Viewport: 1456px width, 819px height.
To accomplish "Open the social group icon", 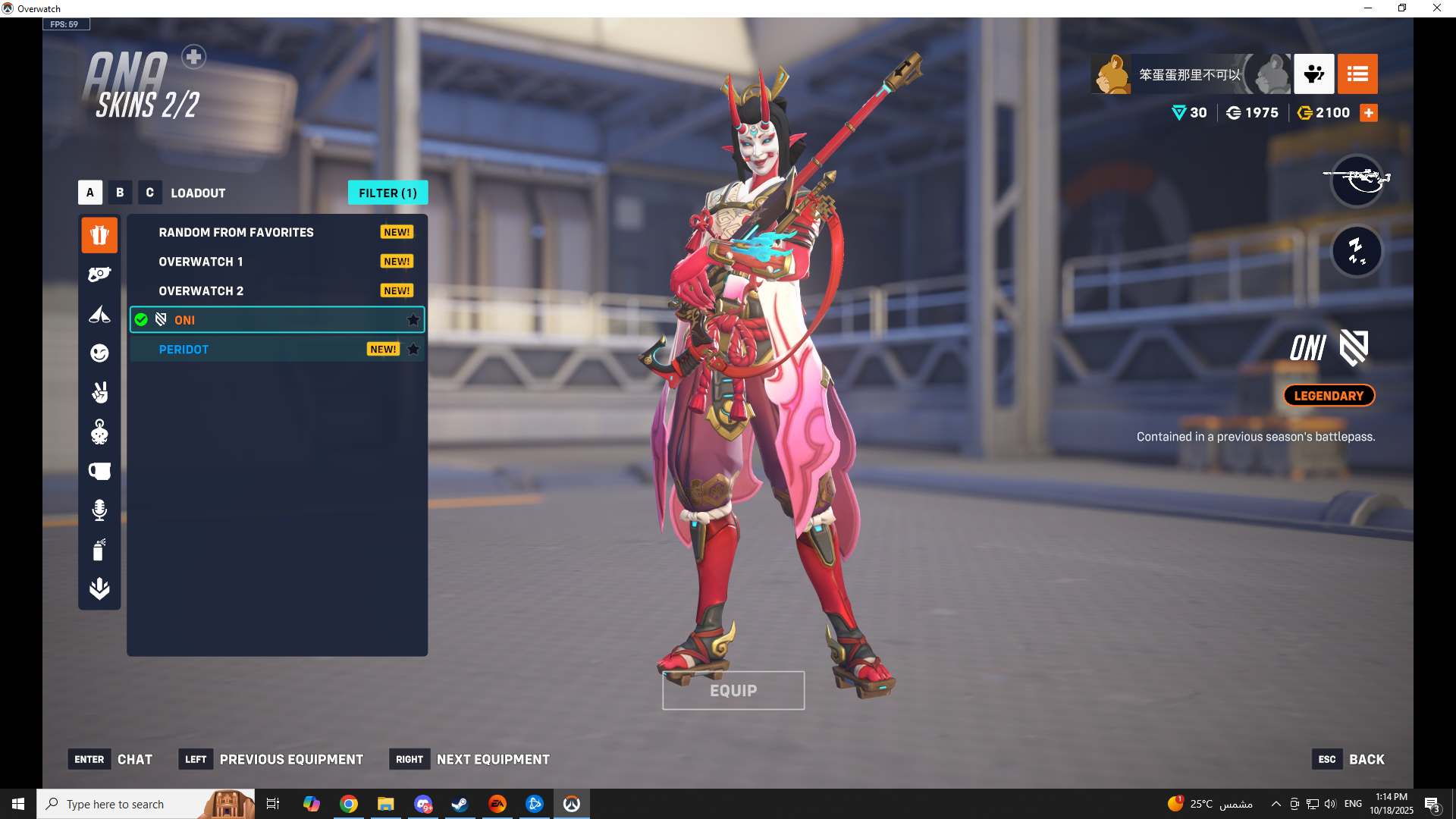I will point(1313,74).
